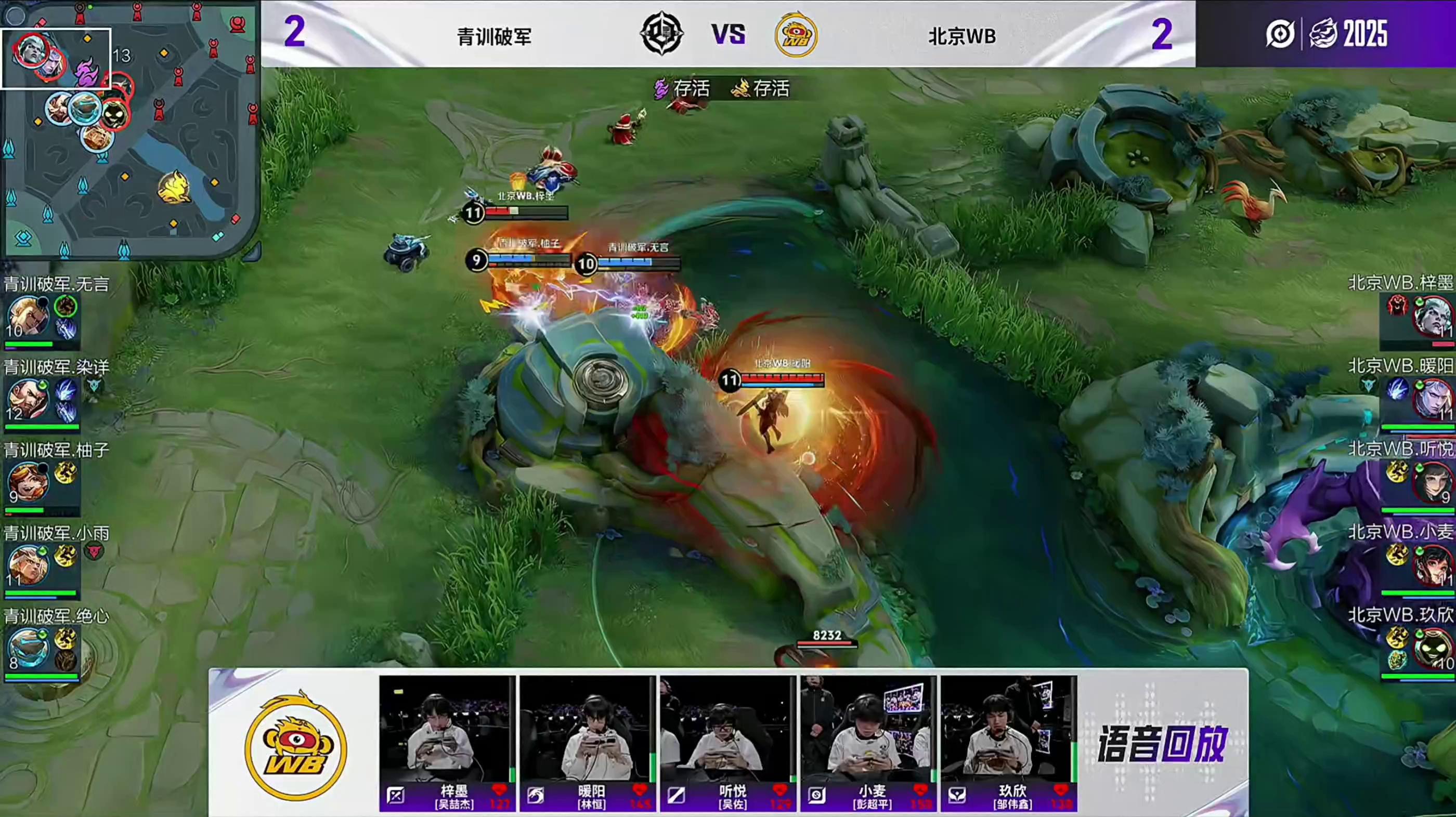This screenshot has height=817, width=1456.
Task: Click the golden dragon marker on minimap
Action: 174,188
